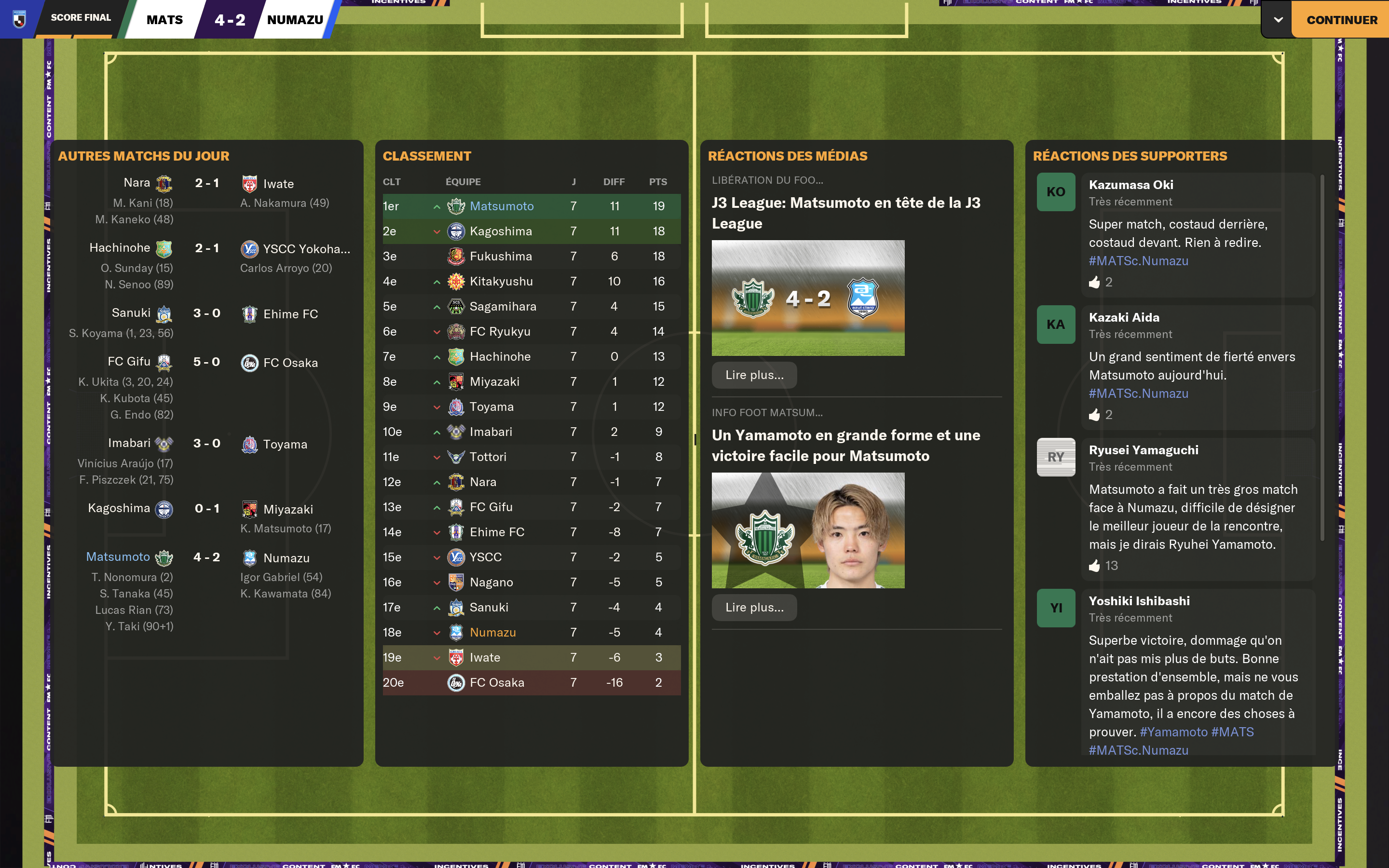Open Kagoshima's row in the classement
This screenshot has width=1389, height=868.
tap(501, 231)
